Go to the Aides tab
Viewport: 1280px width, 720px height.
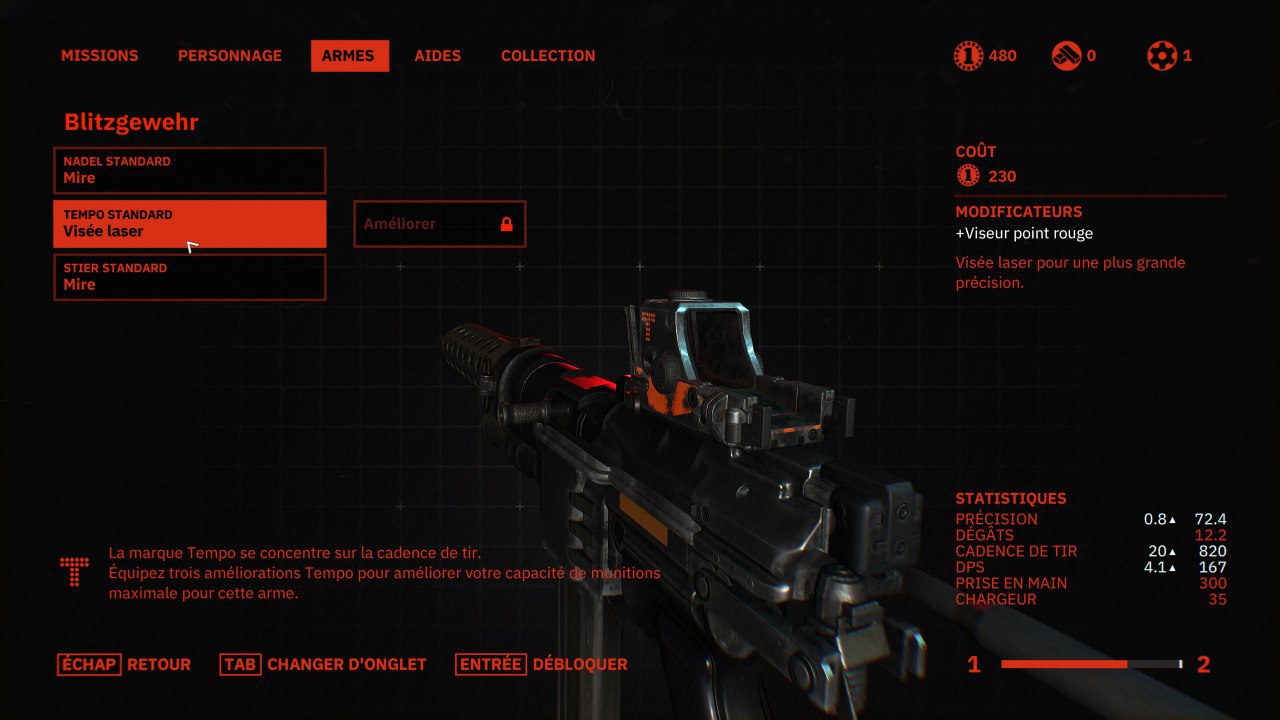[438, 56]
